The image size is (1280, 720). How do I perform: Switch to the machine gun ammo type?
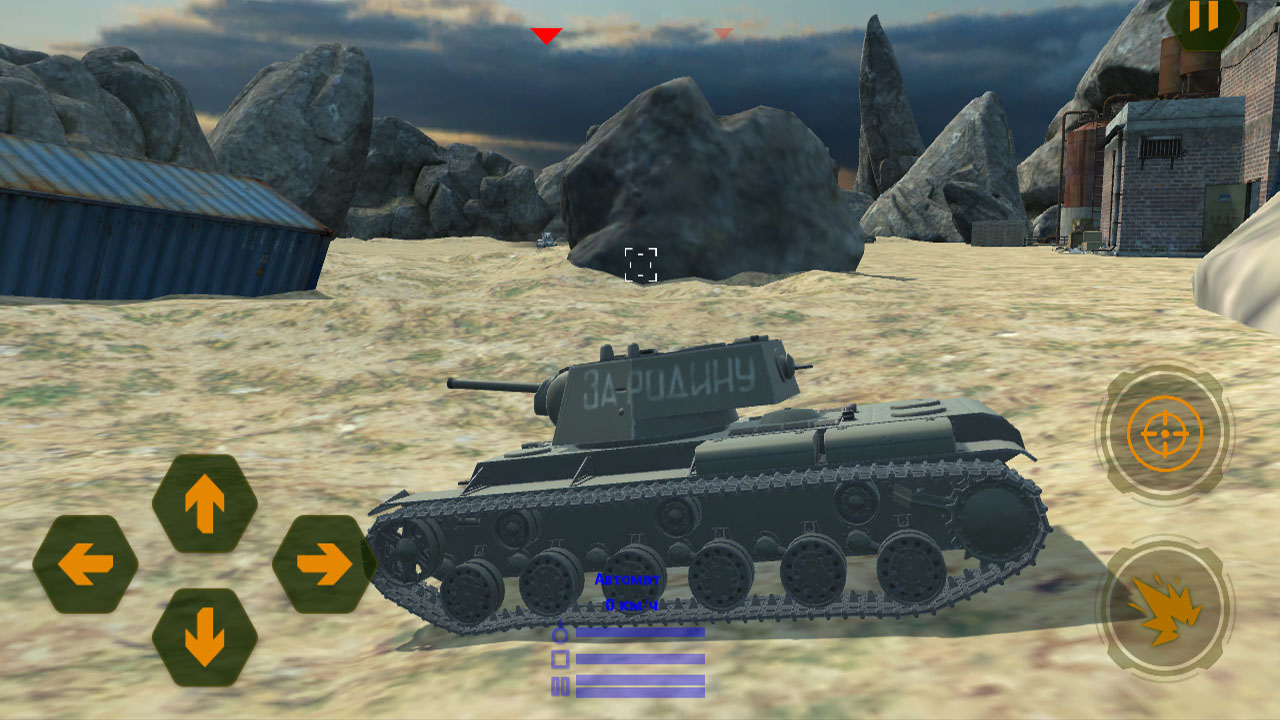click(x=560, y=687)
